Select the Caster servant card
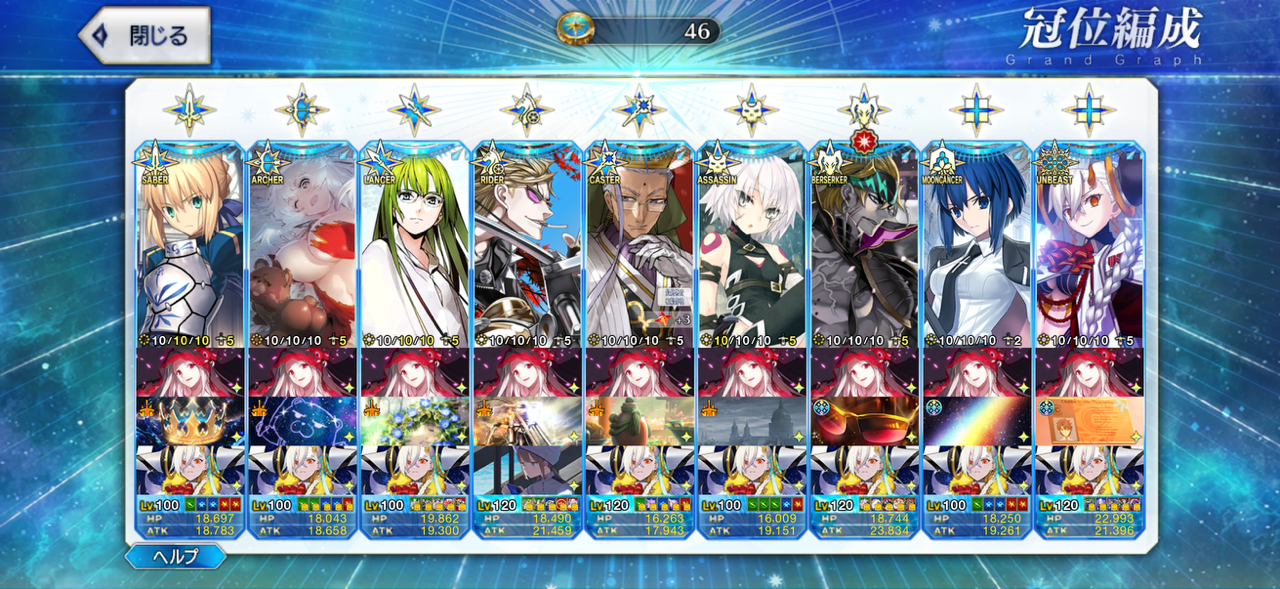Viewport: 1280px width, 589px height. (638, 245)
